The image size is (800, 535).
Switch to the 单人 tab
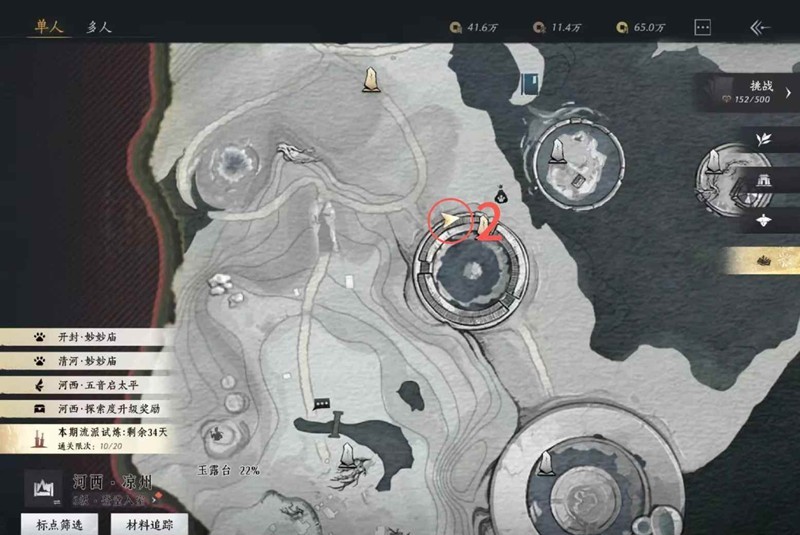46,27
